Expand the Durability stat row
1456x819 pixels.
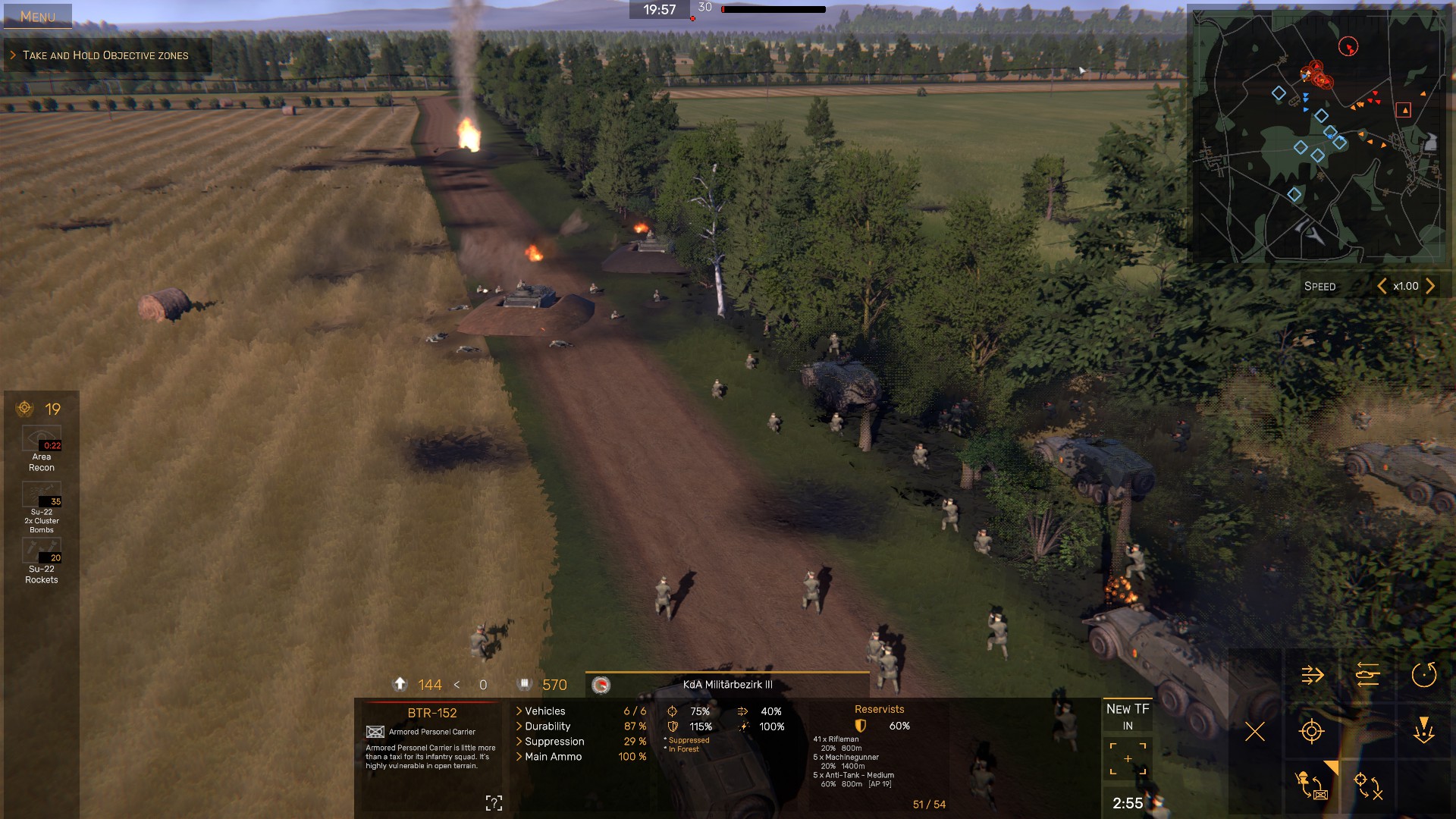coord(548,726)
